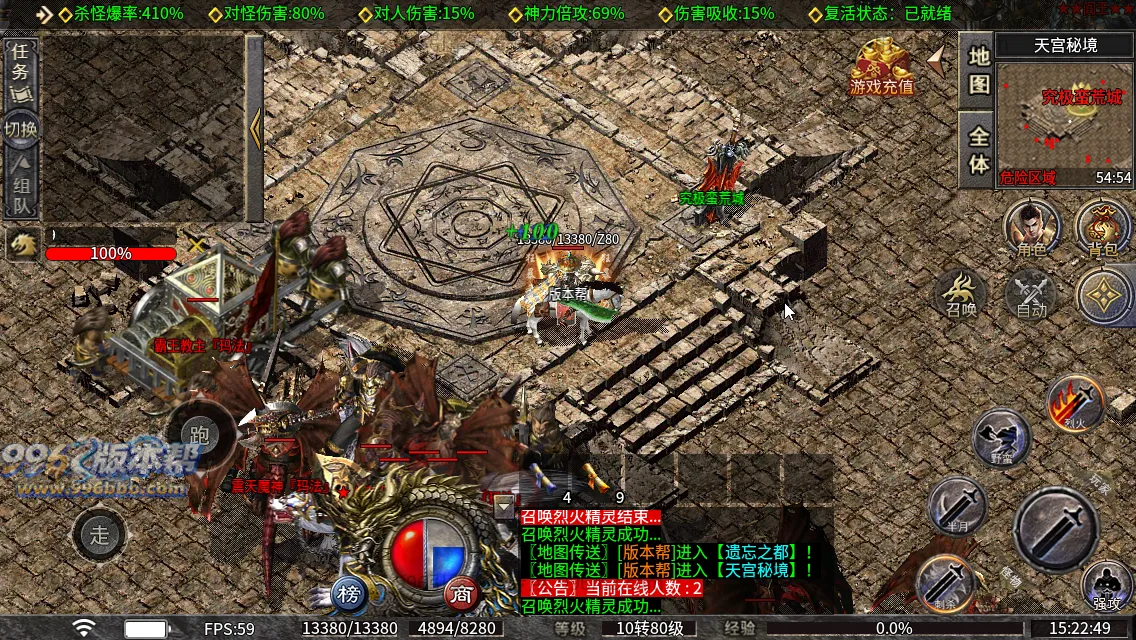Open the 榜 ranking button
Image resolution: width=1136 pixels, height=640 pixels.
(x=349, y=595)
